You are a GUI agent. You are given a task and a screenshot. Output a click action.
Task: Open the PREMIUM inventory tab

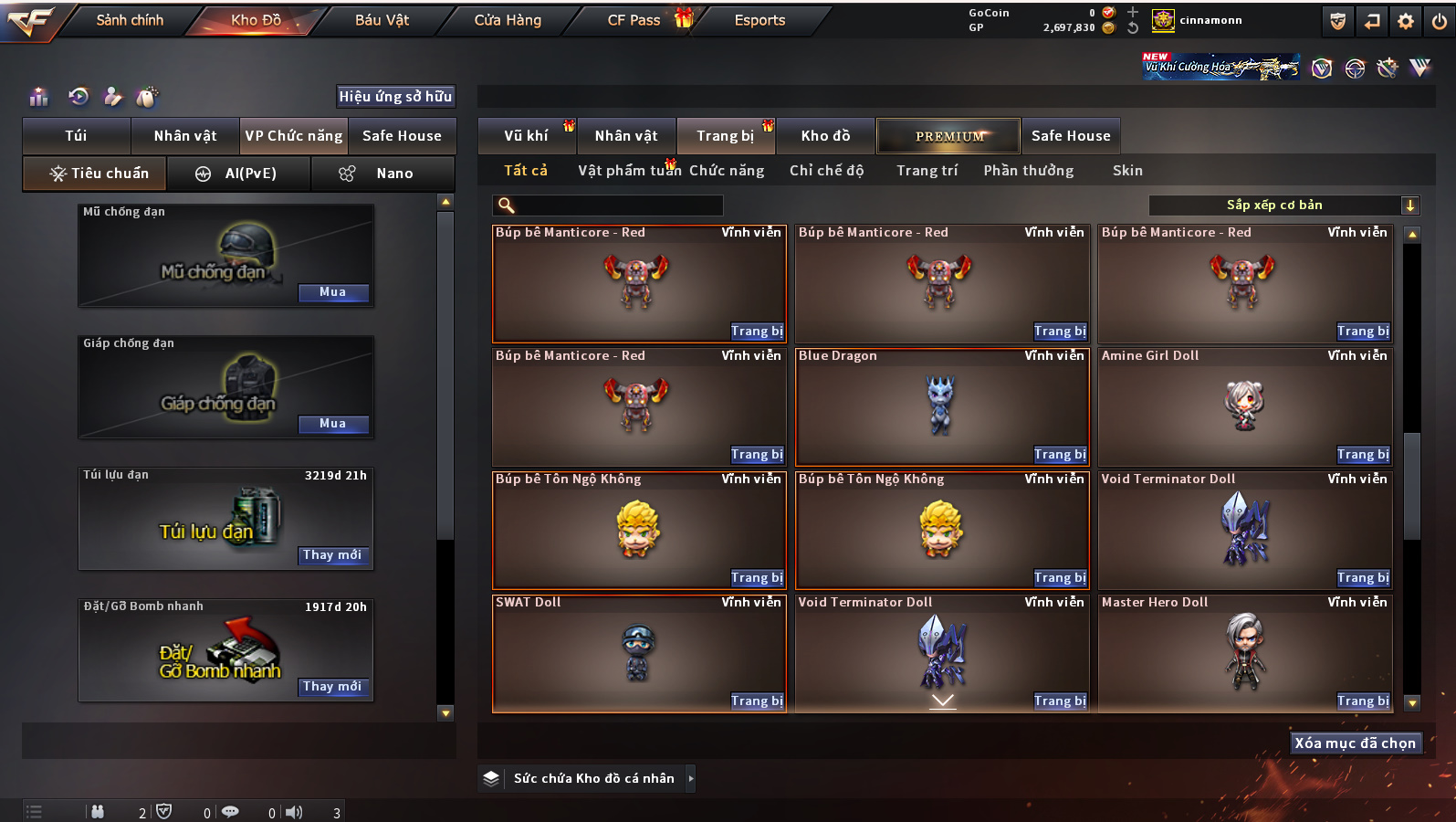pyautogui.click(x=949, y=136)
